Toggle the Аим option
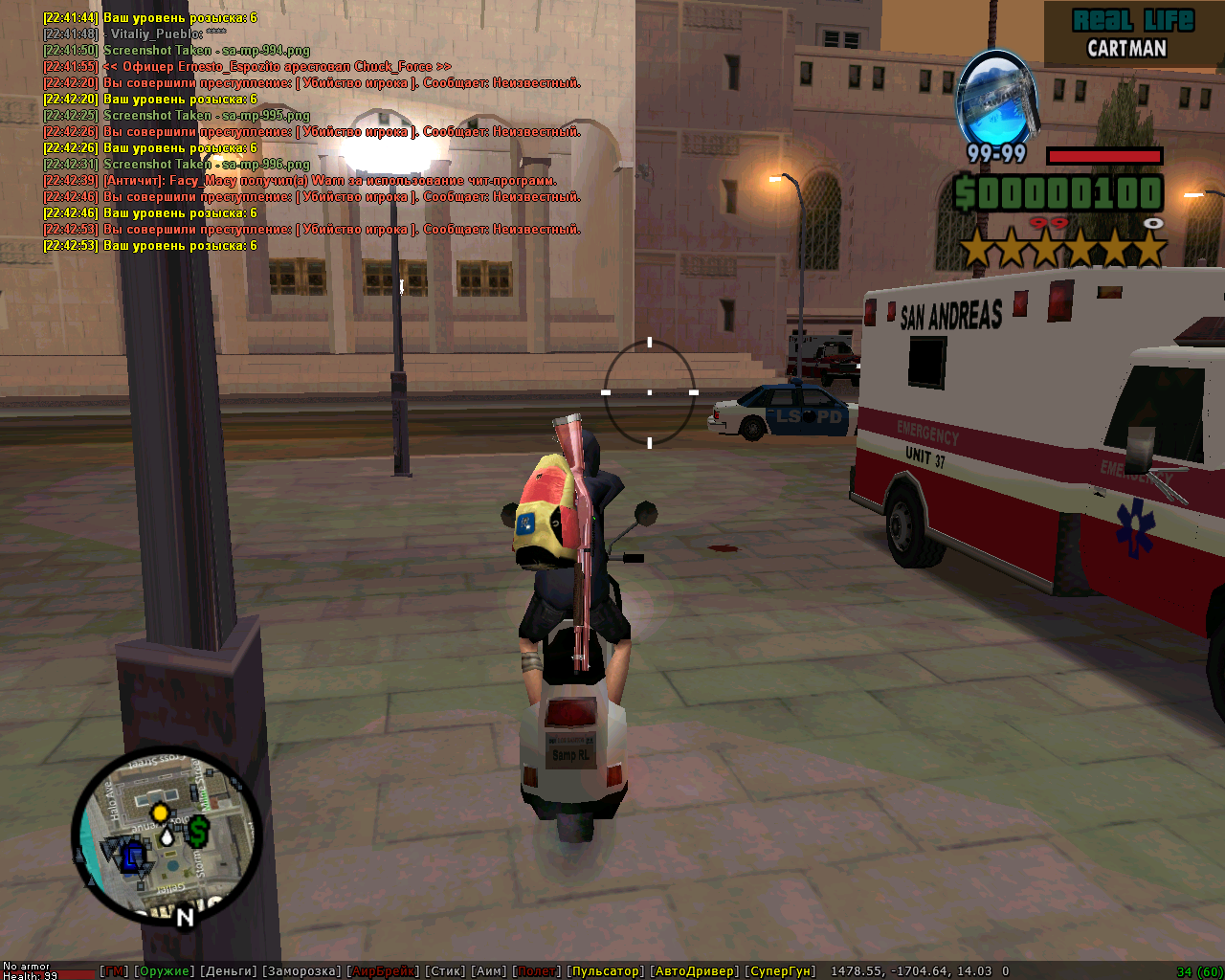The height and width of the screenshot is (980, 1225). coord(490,971)
